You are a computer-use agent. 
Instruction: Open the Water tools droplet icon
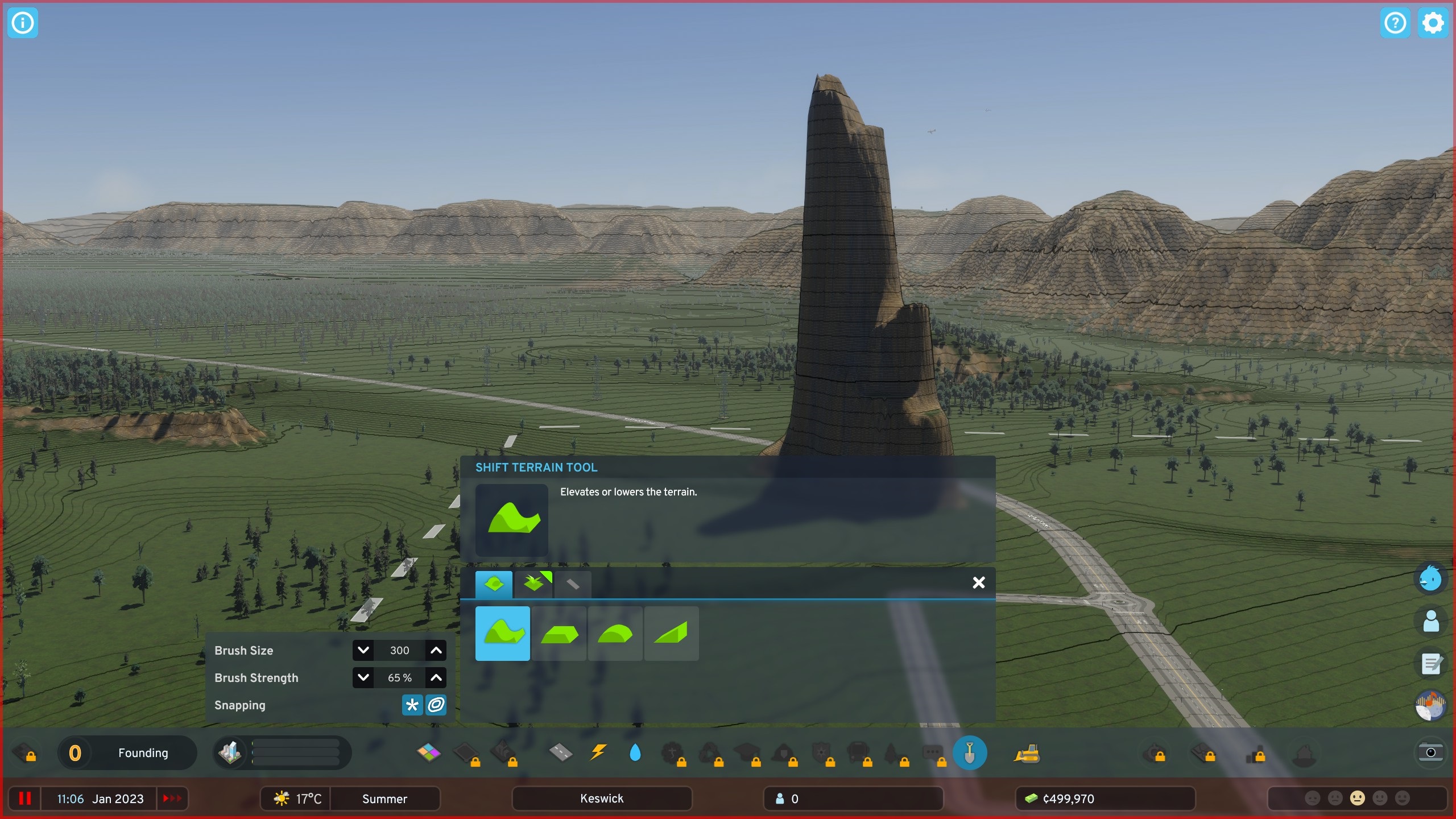[635, 752]
